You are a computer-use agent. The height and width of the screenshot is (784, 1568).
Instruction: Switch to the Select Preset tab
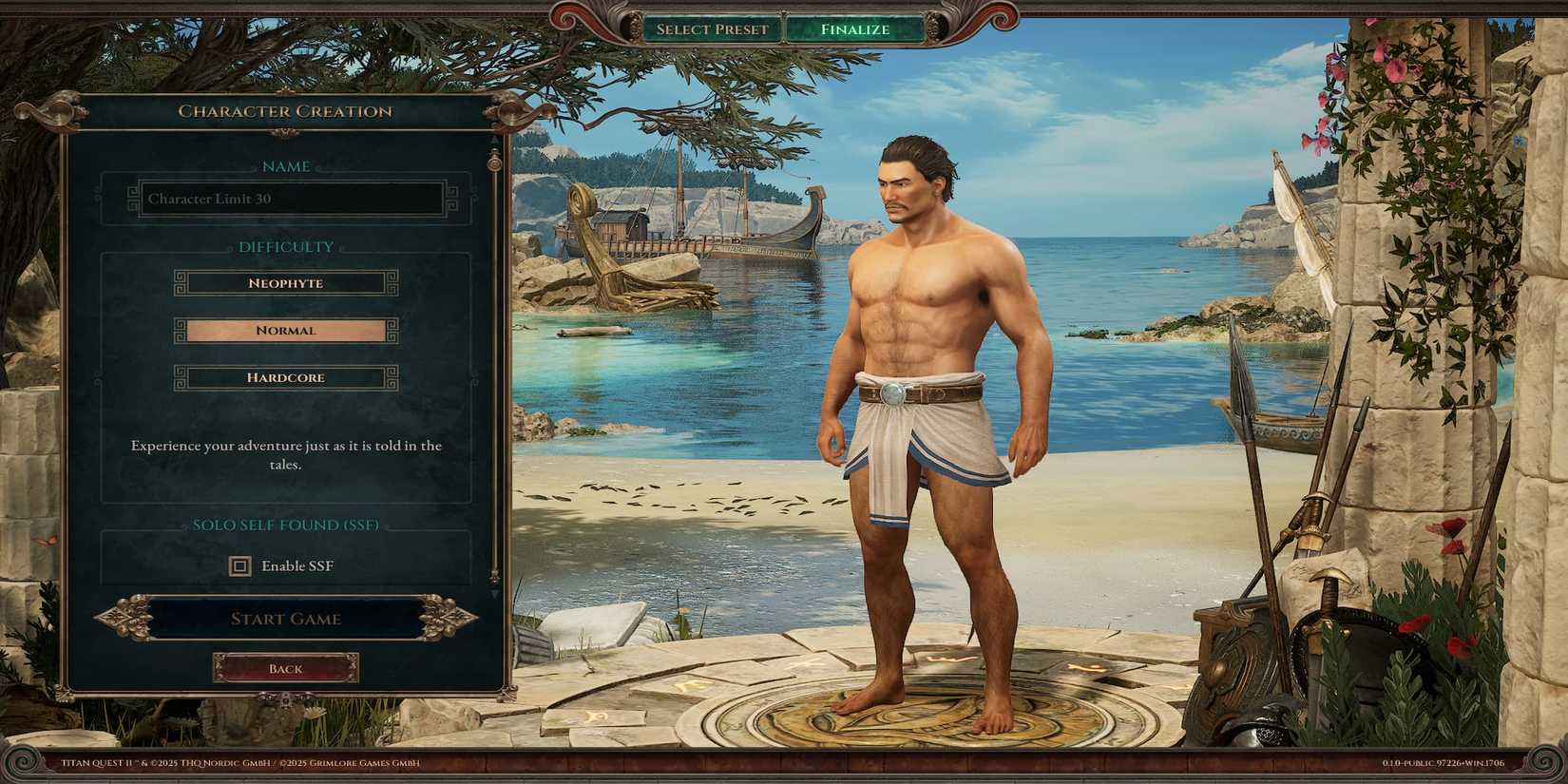(711, 29)
